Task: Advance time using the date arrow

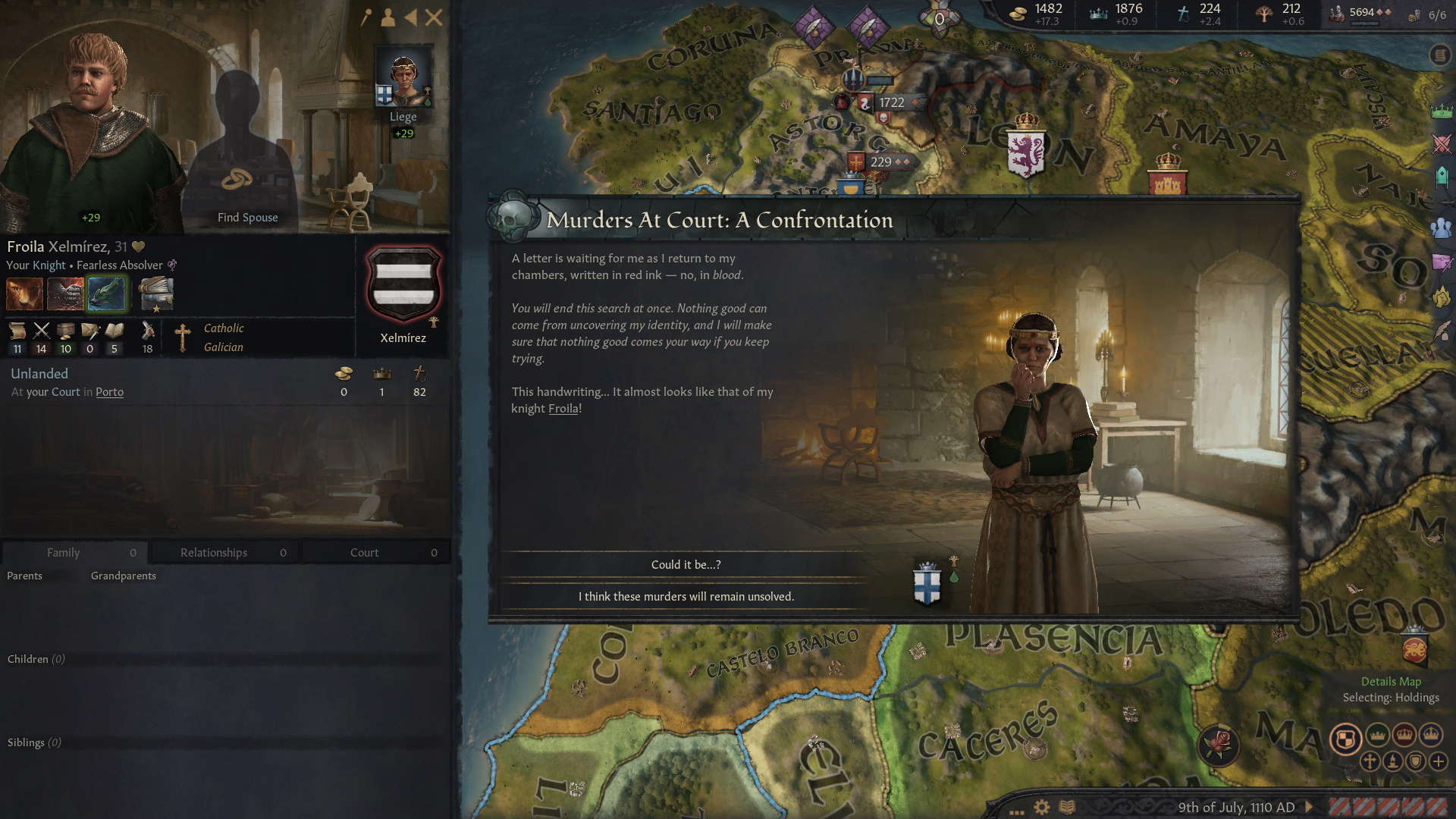Action: (x=1309, y=807)
